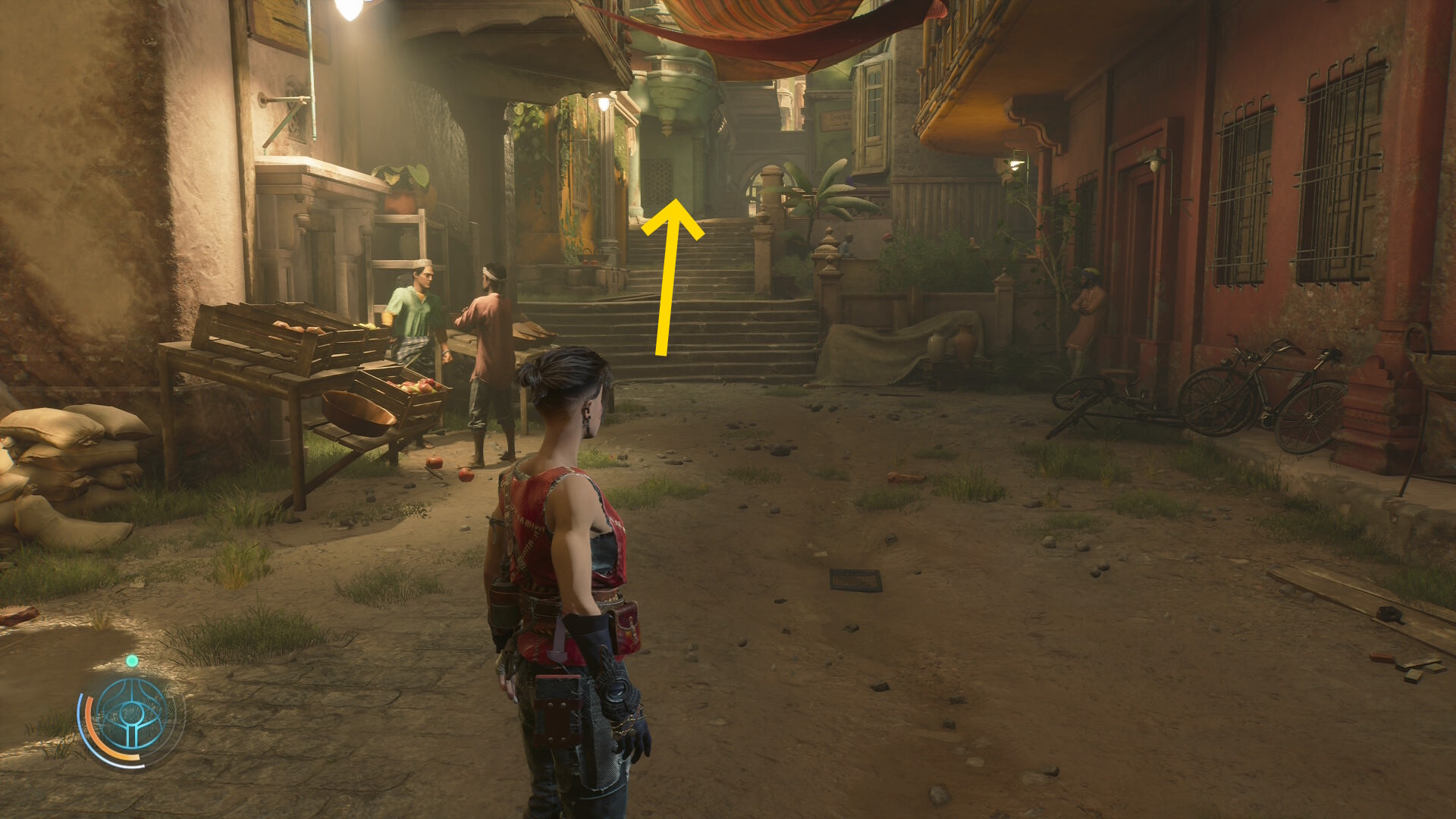
Task: Click the blue circular emblem HUD icon
Action: (x=132, y=713)
